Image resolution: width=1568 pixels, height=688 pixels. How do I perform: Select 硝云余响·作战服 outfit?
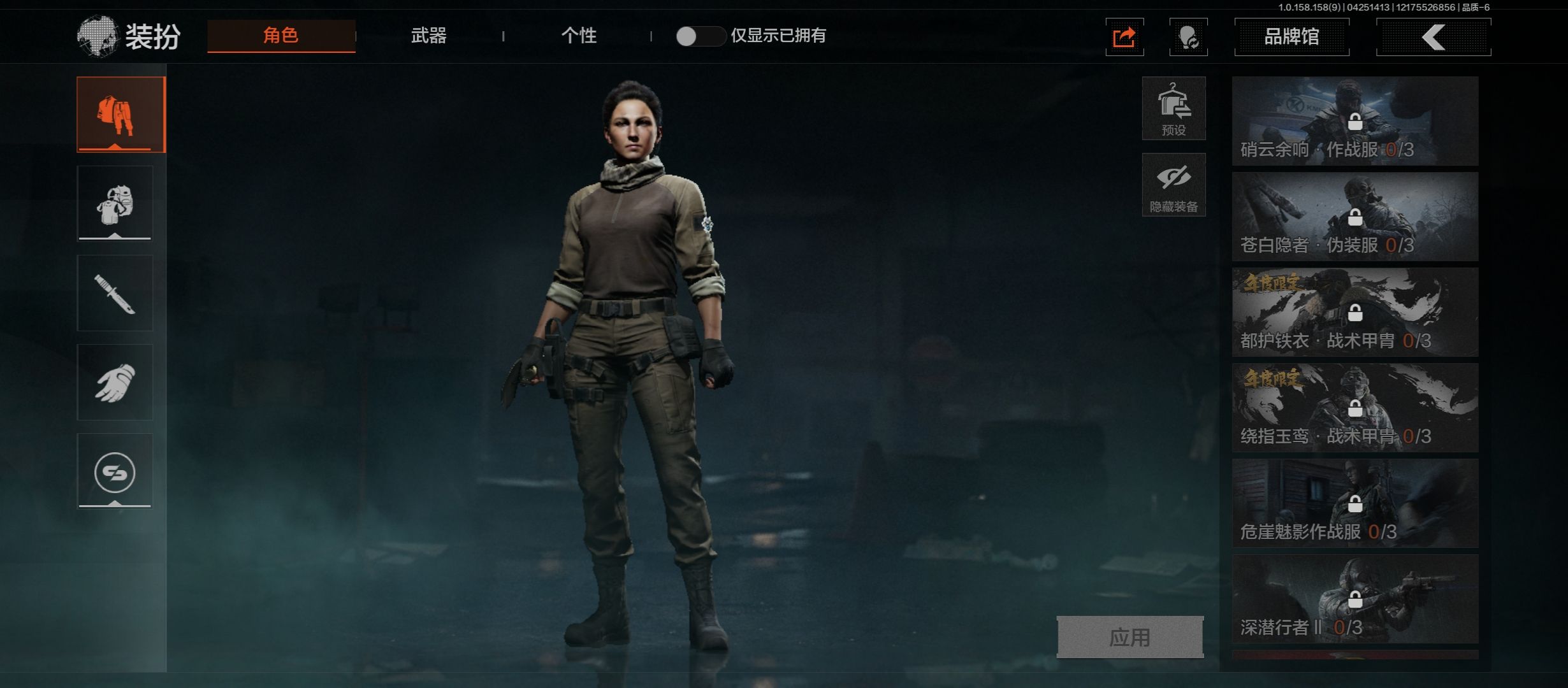pyautogui.click(x=1355, y=121)
